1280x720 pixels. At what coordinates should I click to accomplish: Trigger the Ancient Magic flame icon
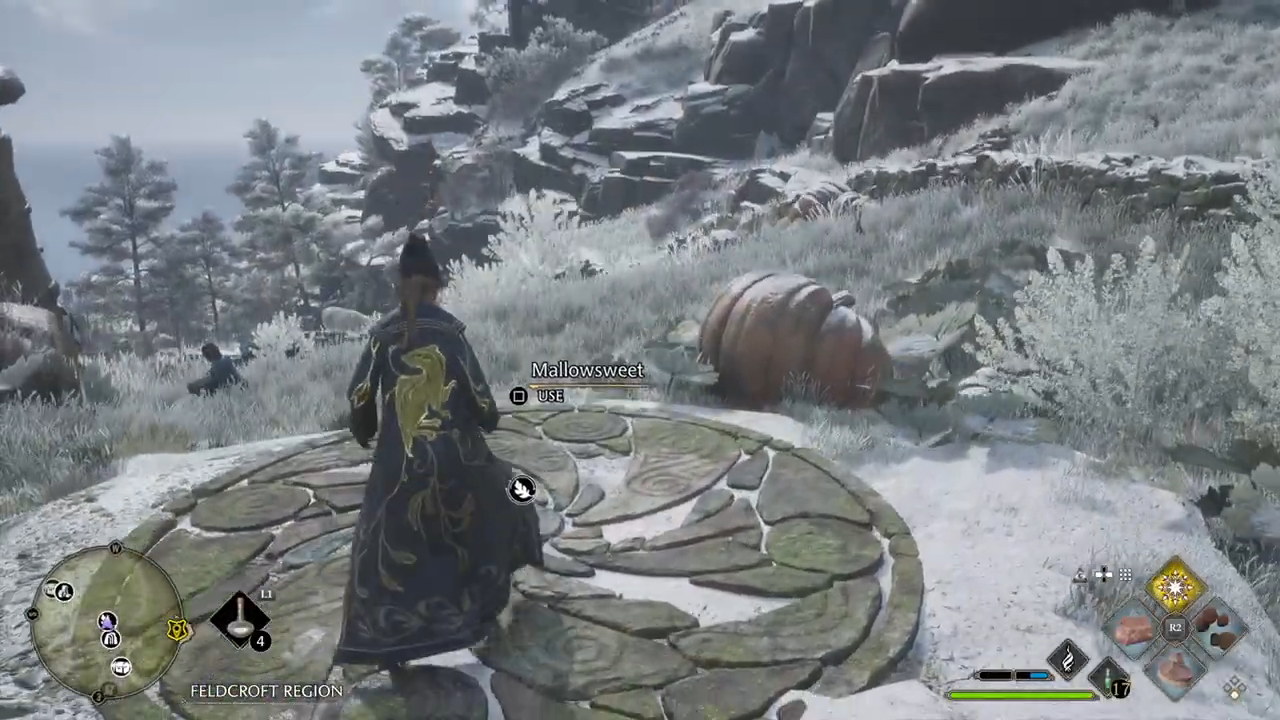[1067, 657]
